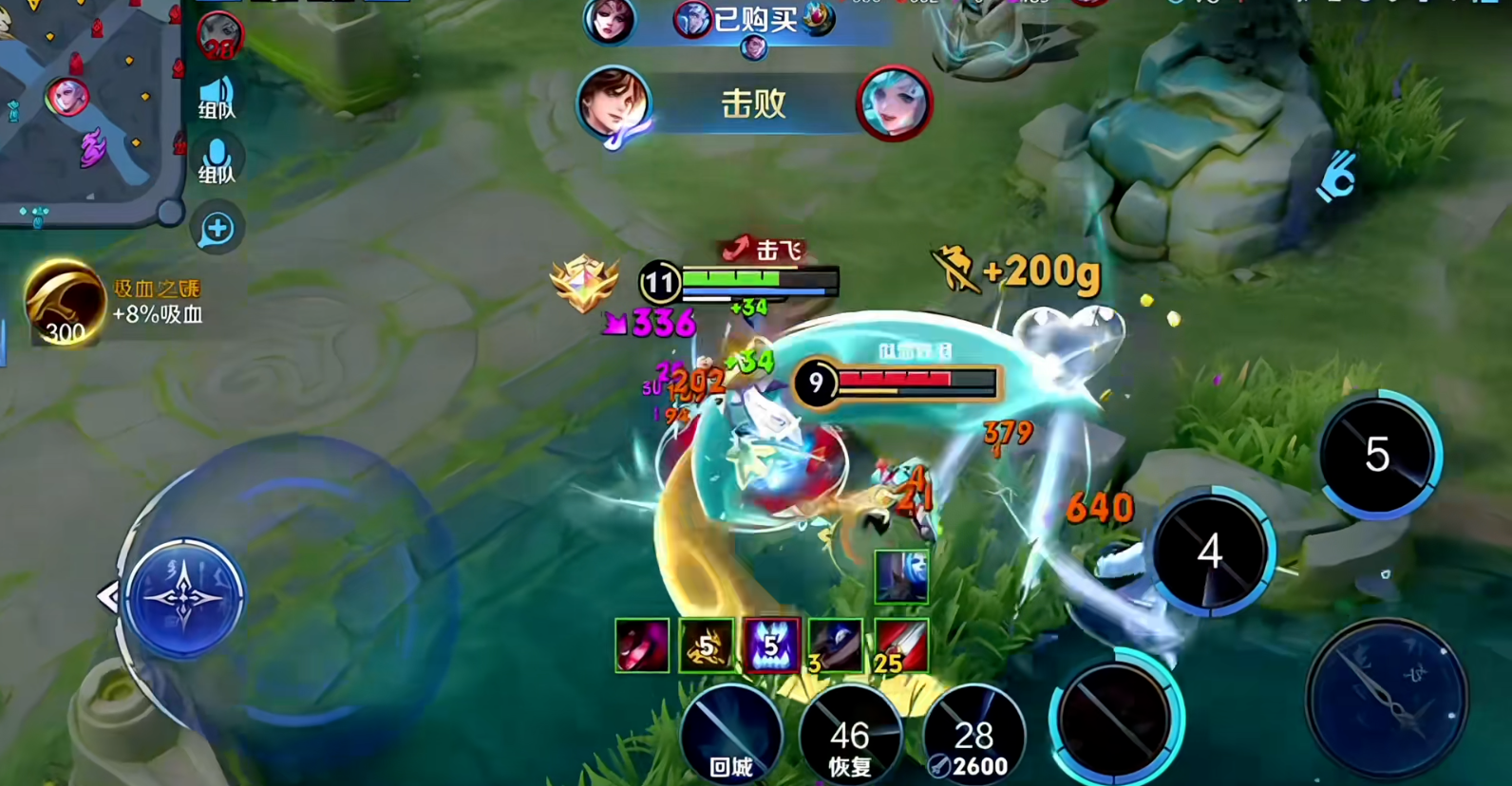Viewport: 1512px width, 786px height.
Task: Cast the first skill with the cyan ring
Action: pyautogui.click(x=1115, y=719)
